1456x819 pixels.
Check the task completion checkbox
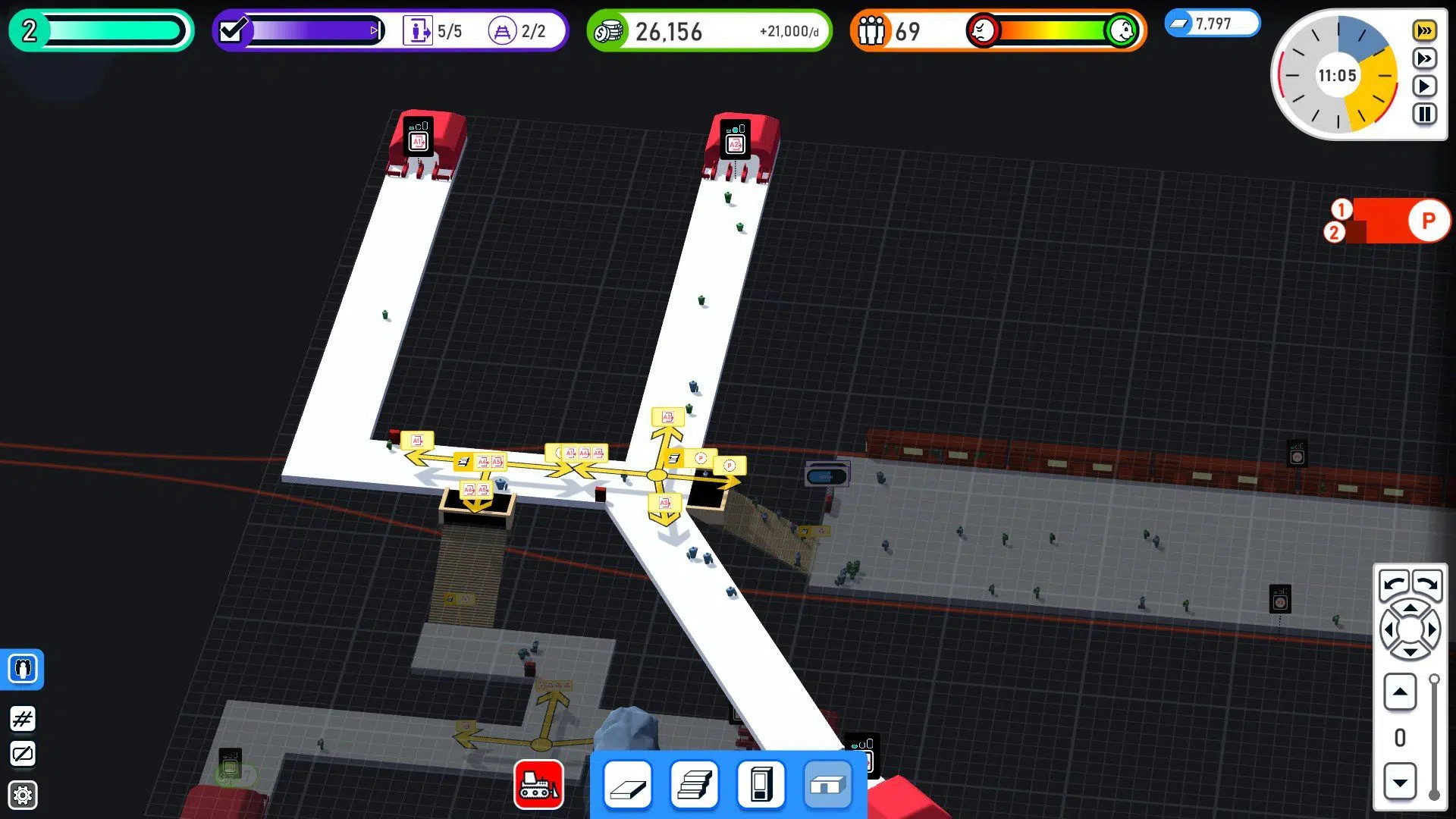(233, 31)
